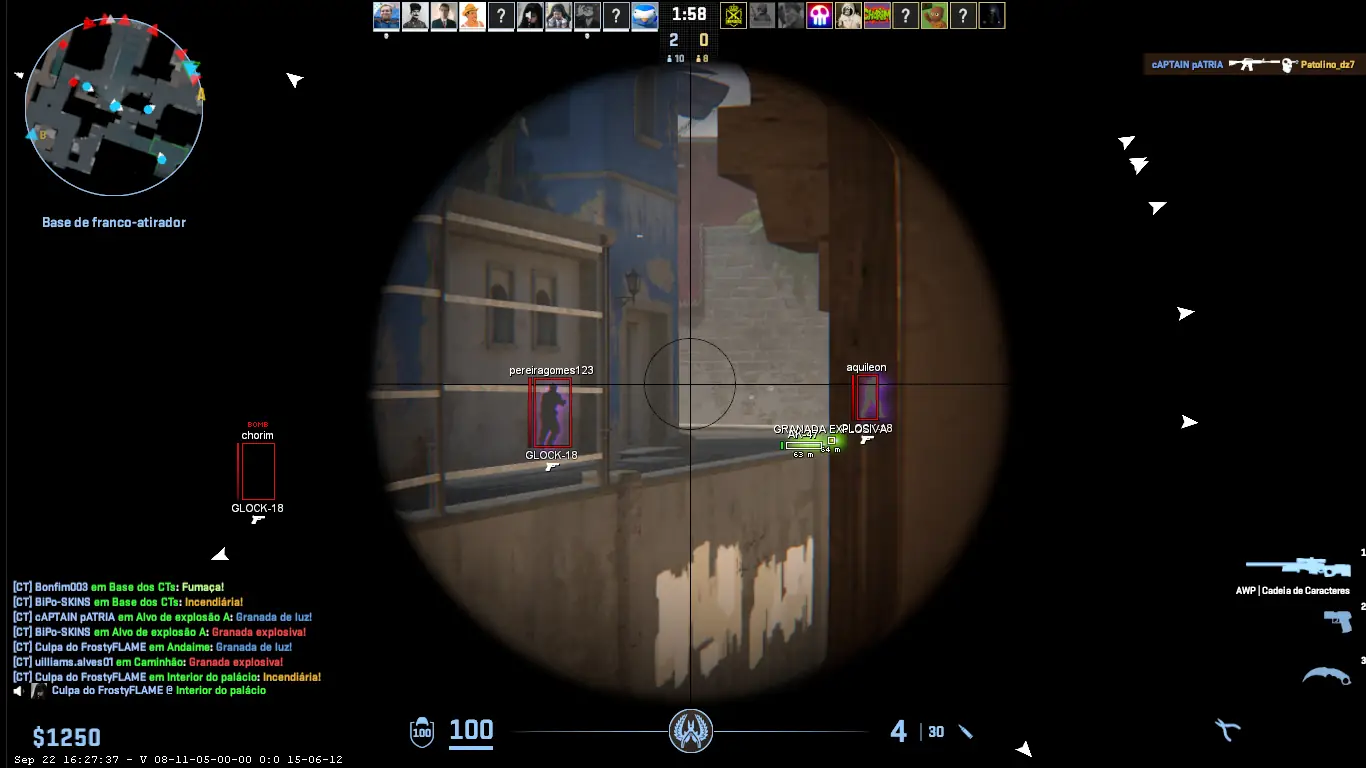Viewport: 1366px width, 768px height.
Task: Click the Bonfim003 smoke chat message
Action: [x=118, y=587]
